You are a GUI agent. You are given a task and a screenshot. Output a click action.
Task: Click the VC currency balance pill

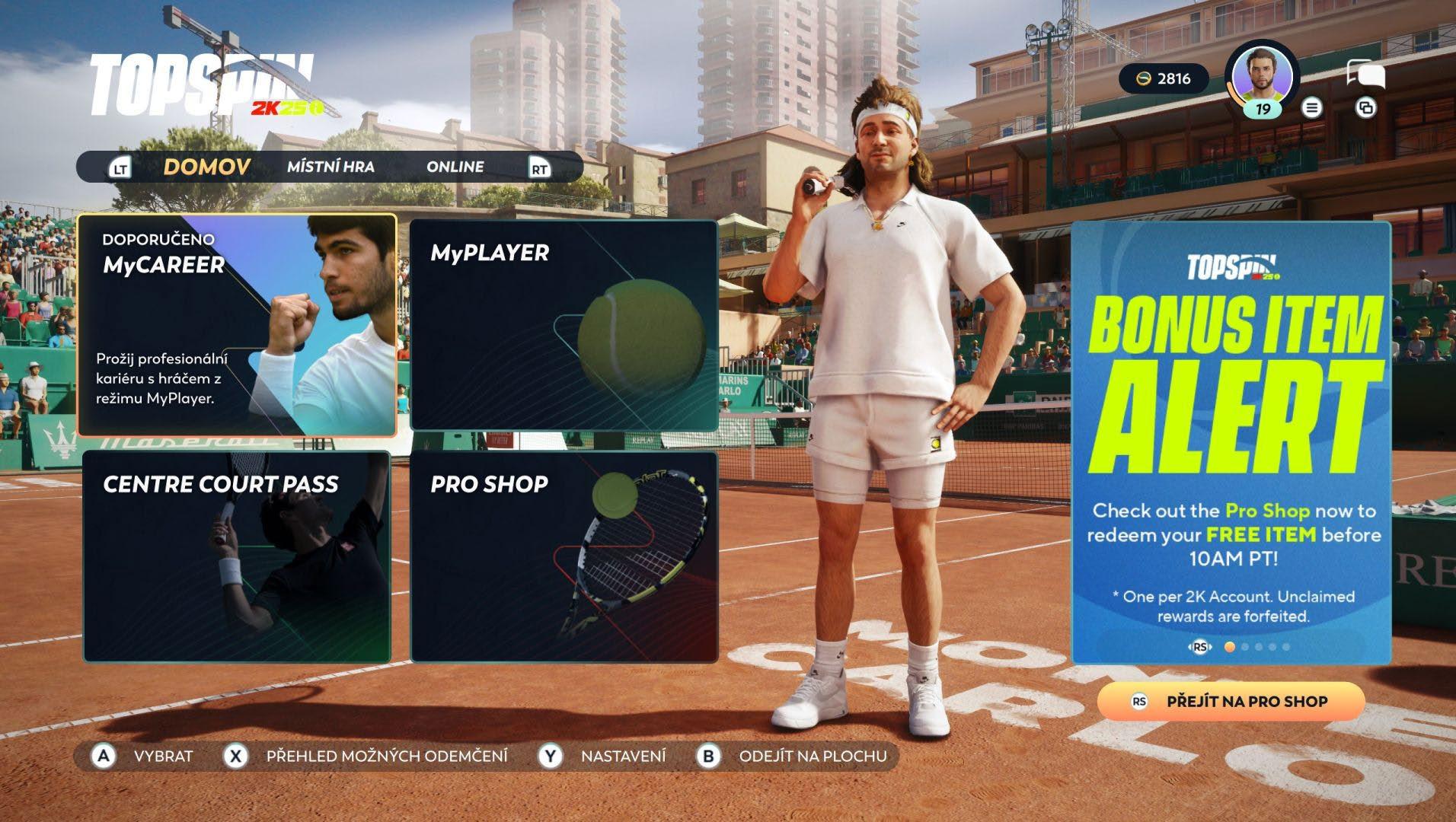(1163, 78)
